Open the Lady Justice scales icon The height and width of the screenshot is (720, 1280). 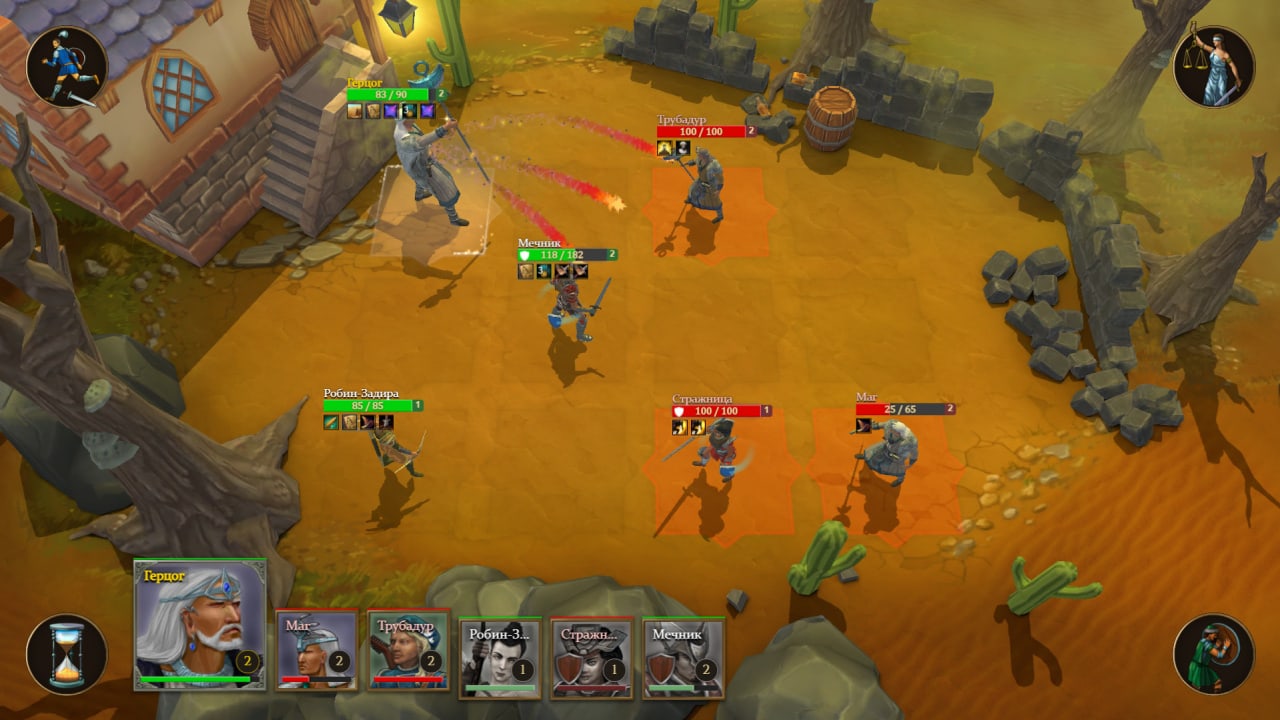pos(1213,67)
